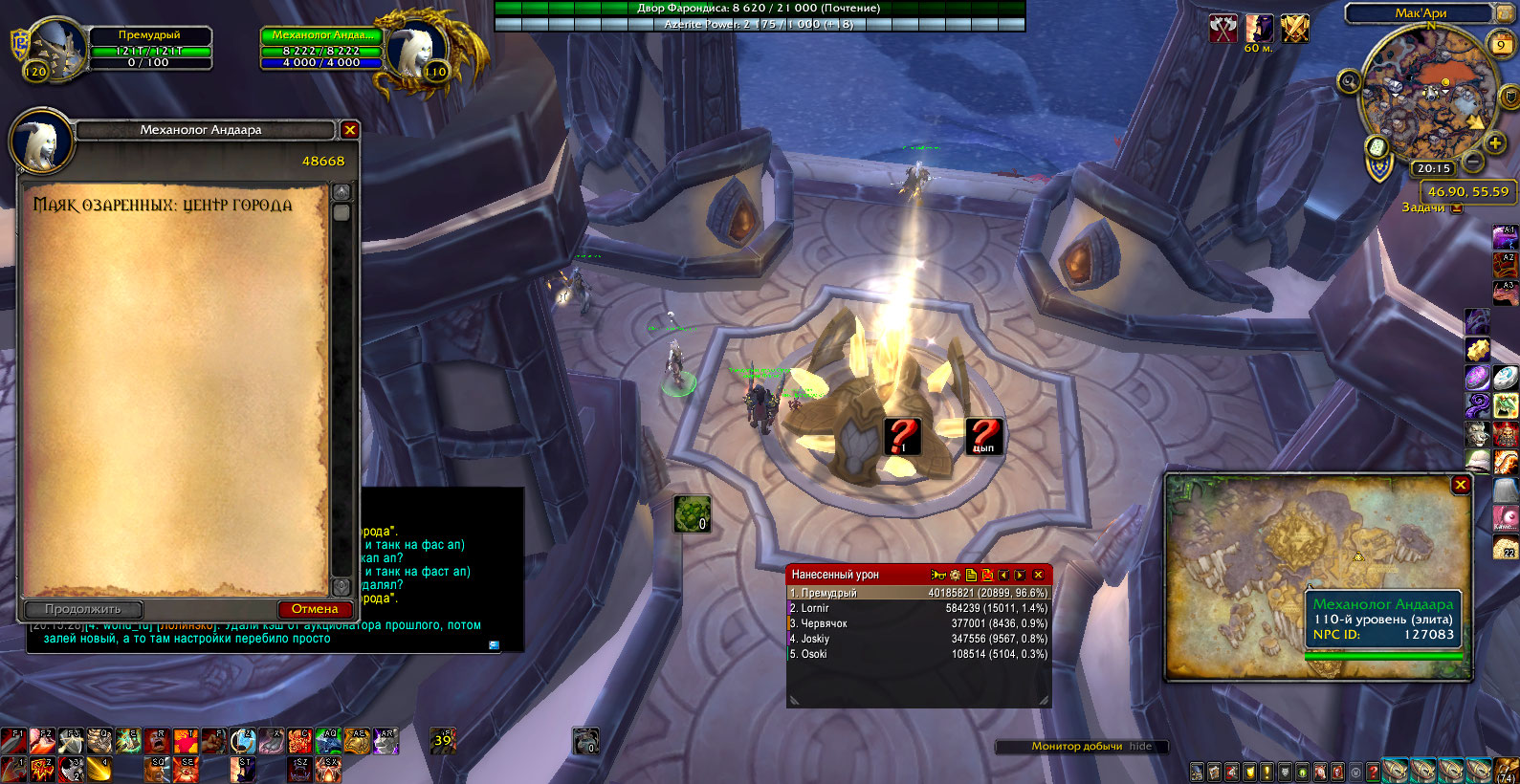Close the Механолог Андаара quest window
This screenshot has height=784, width=1520.
[x=349, y=130]
